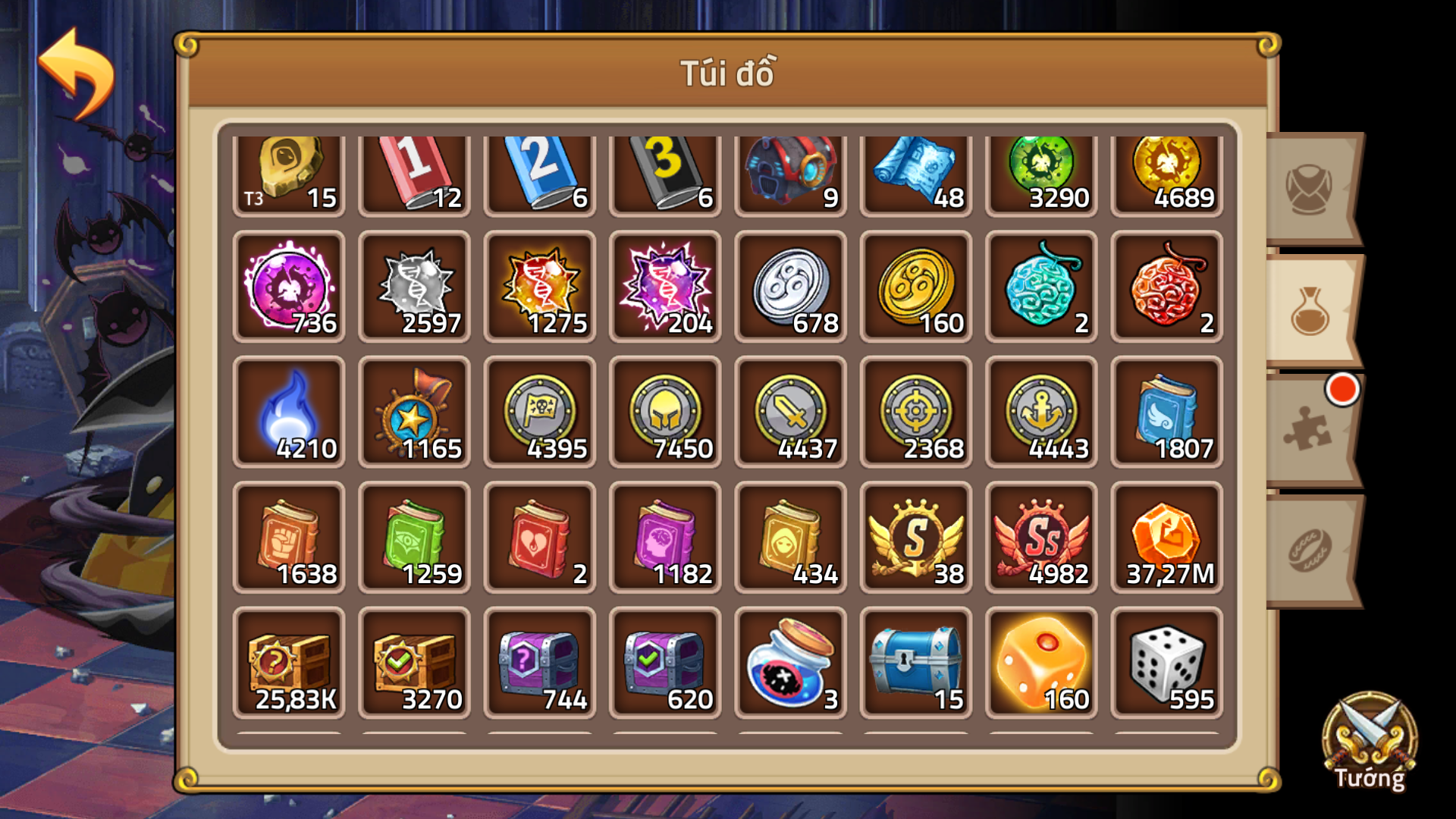This screenshot has width=1456, height=819.
Task: Select the red SS rank emblem item
Action: pyautogui.click(x=1041, y=538)
